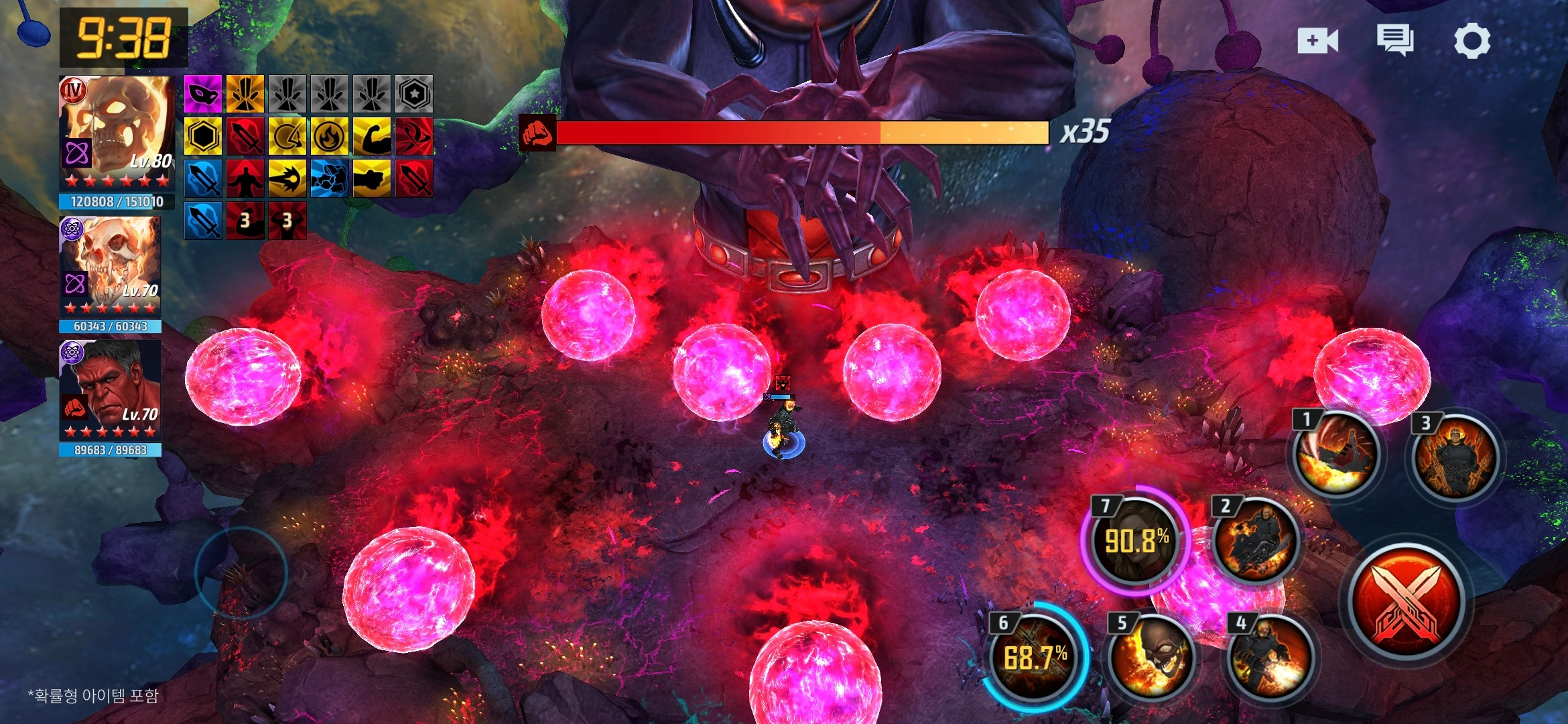Screen dimensions: 1568x724
Task: Open the chat window
Action: [1395, 40]
